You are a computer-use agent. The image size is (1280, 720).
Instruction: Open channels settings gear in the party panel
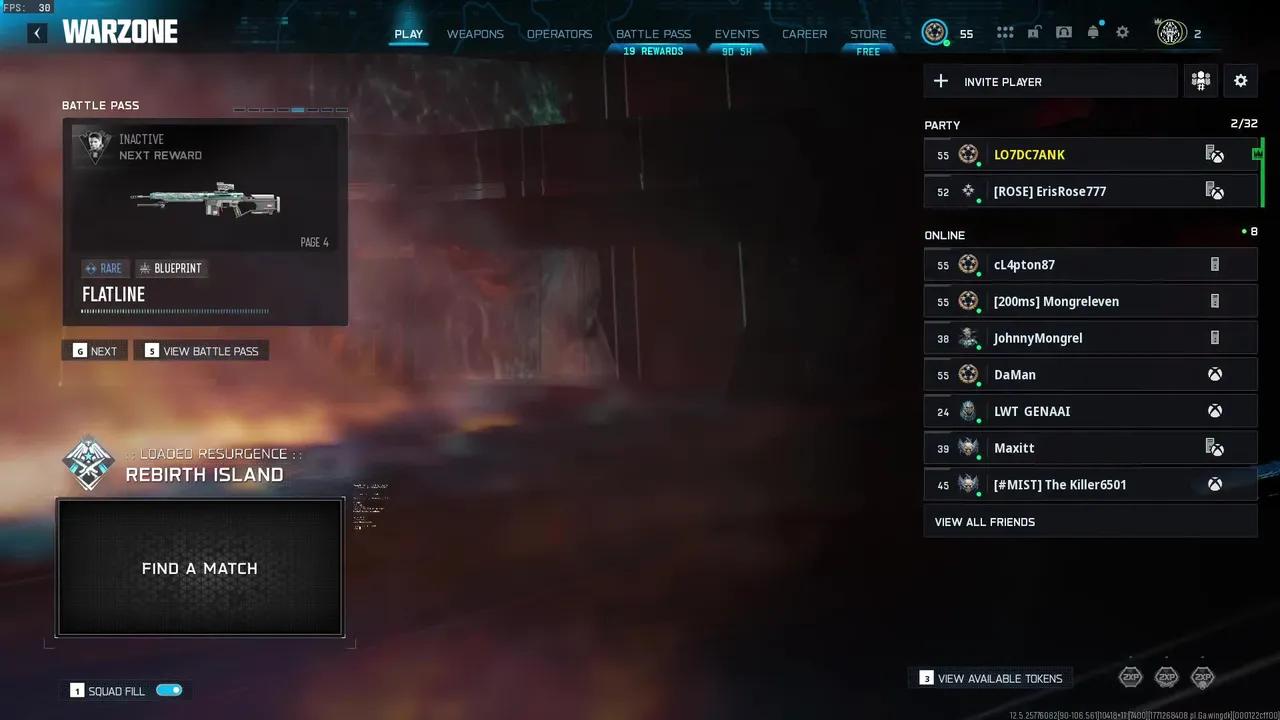[1240, 80]
